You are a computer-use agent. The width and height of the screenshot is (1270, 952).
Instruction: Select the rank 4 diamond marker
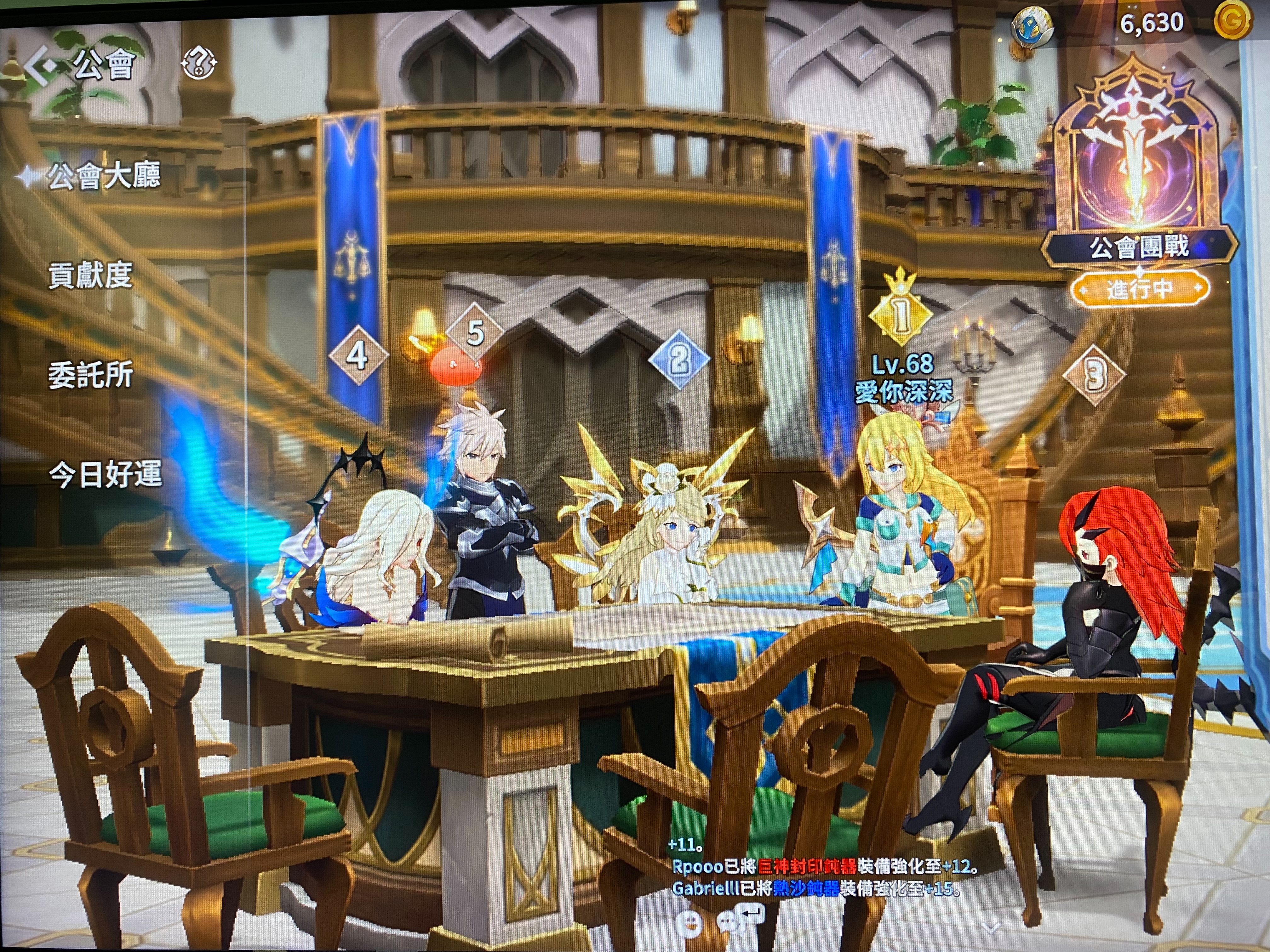click(x=357, y=356)
